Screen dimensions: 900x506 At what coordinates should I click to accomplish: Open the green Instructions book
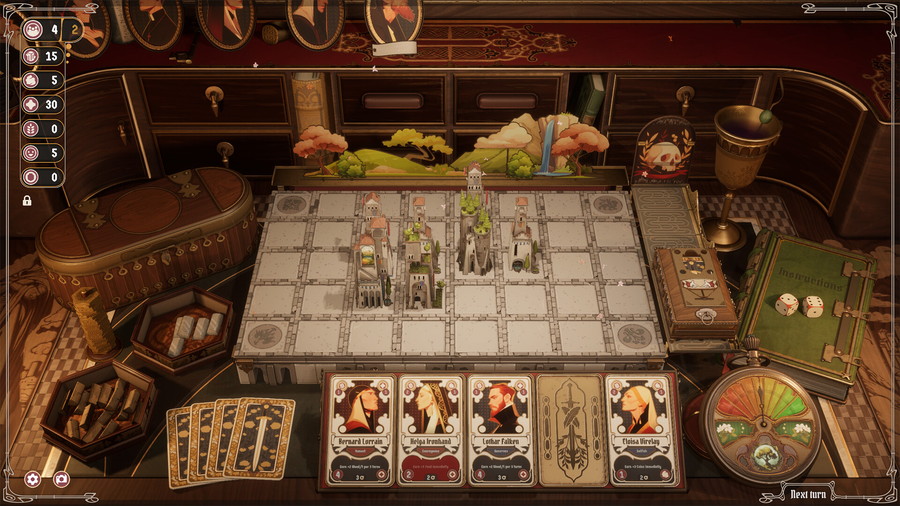805,298
